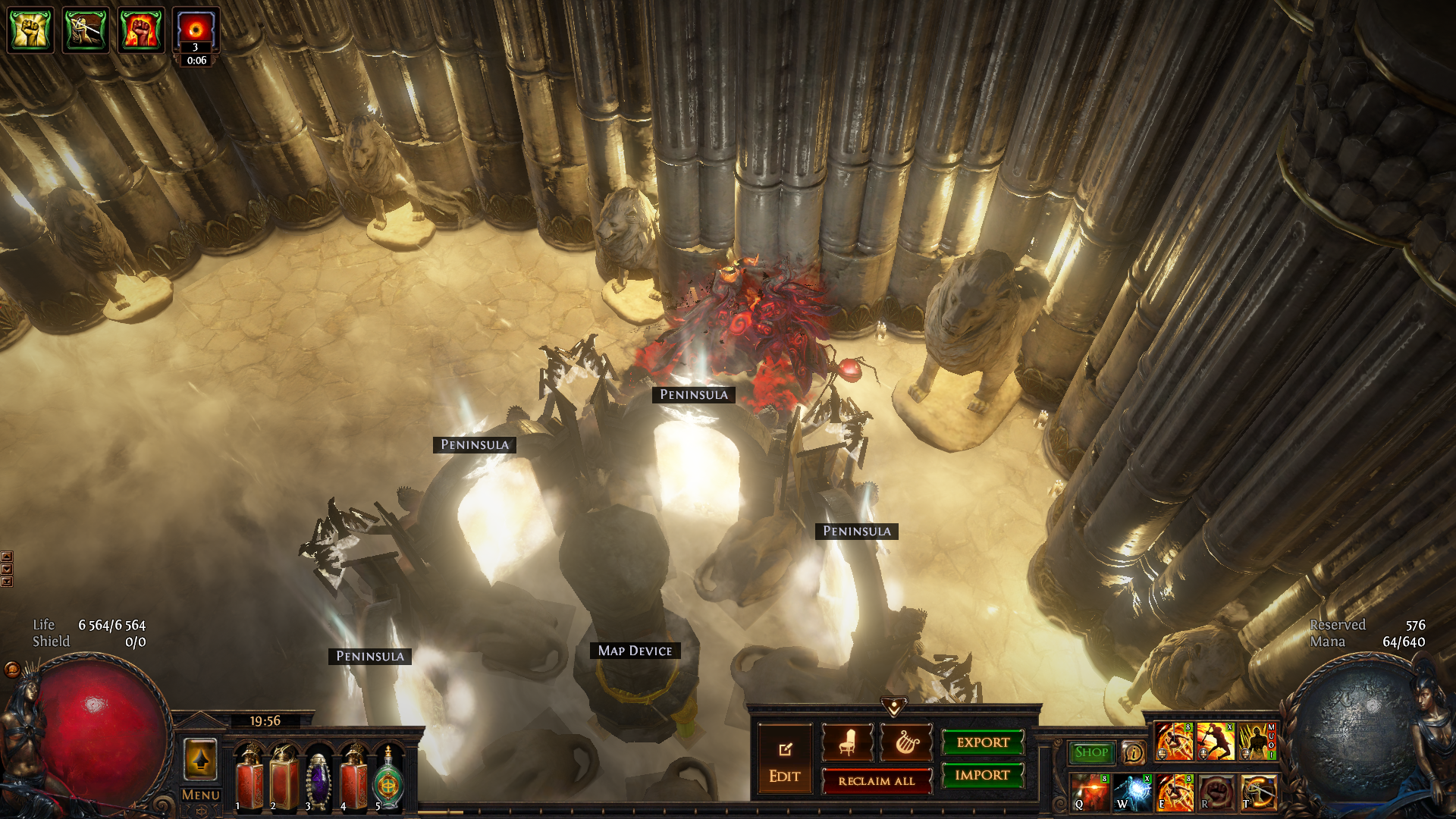Collapse the hideout panel with arrow tab
The height and width of the screenshot is (819, 1456).
894,707
